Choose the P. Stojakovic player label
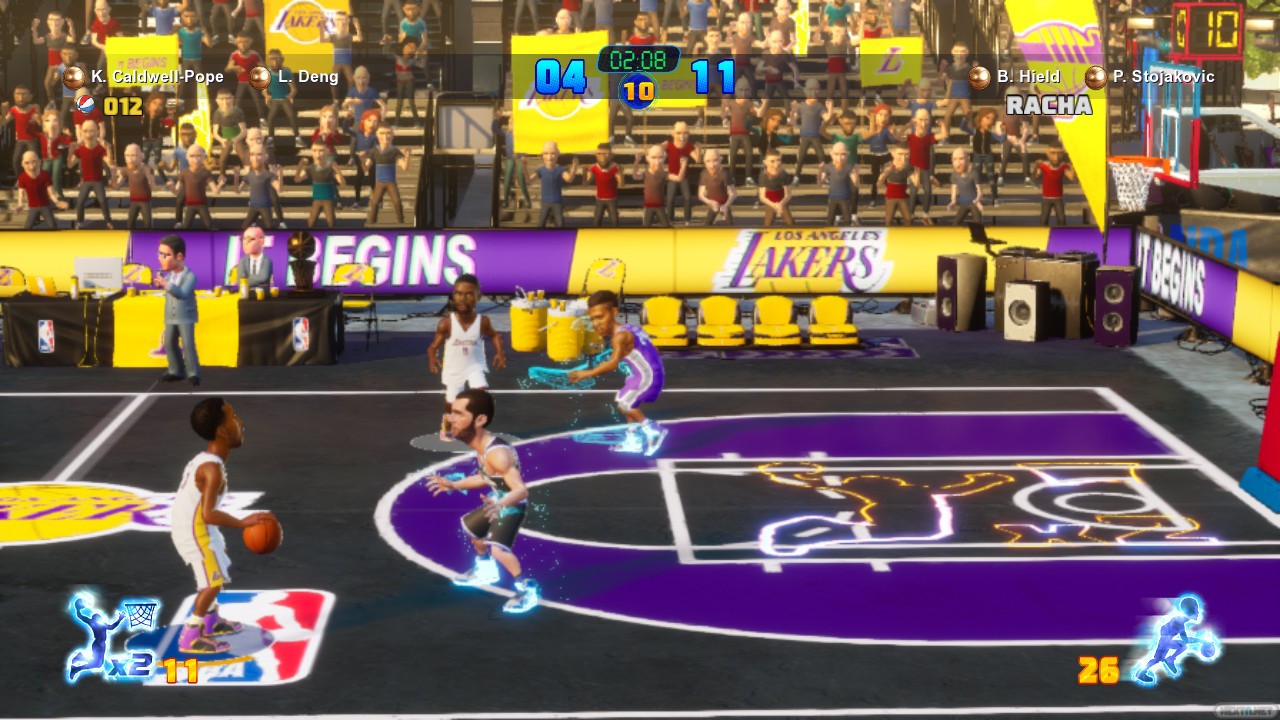 coord(1161,76)
